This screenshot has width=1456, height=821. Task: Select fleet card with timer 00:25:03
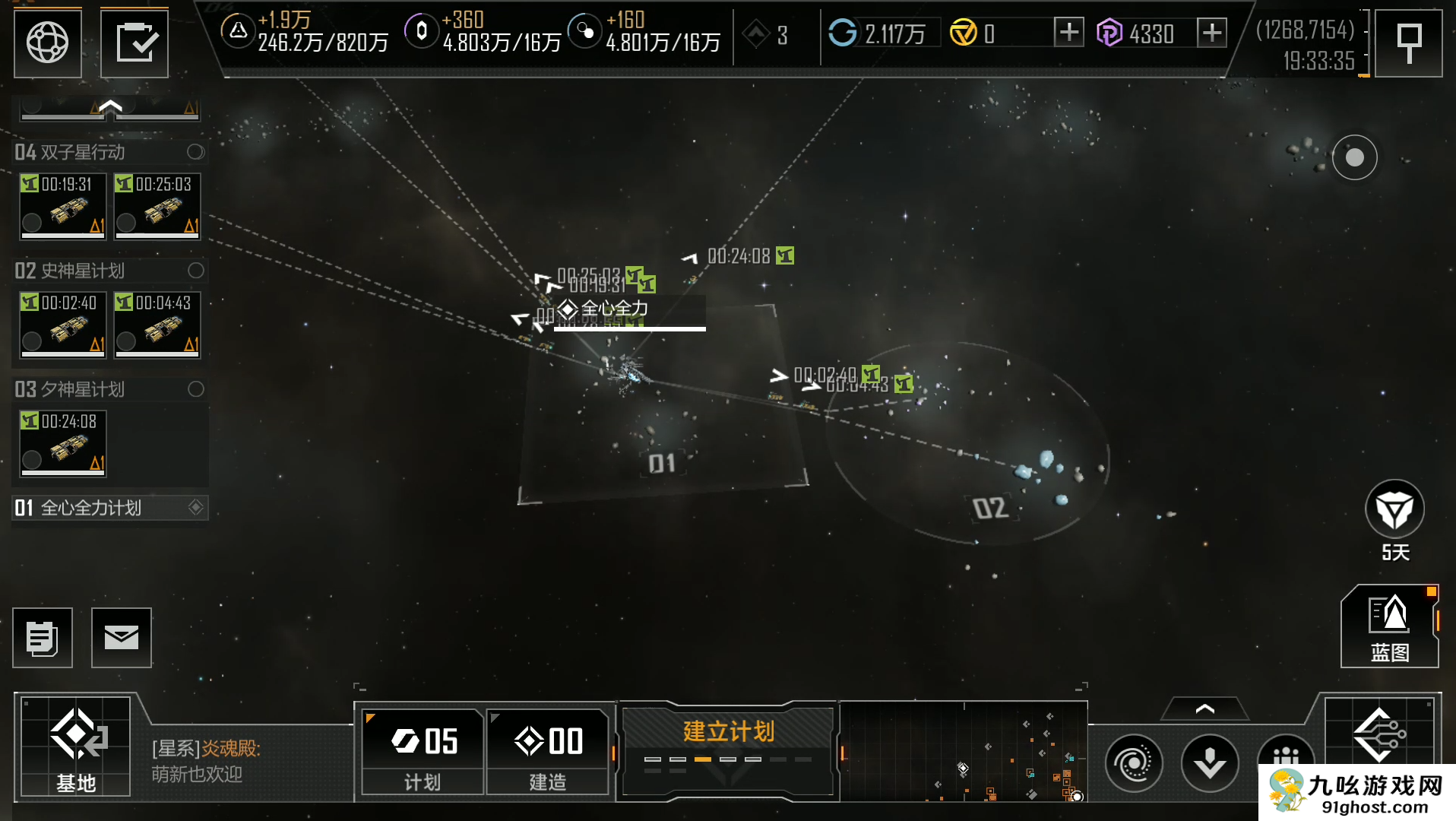click(157, 206)
